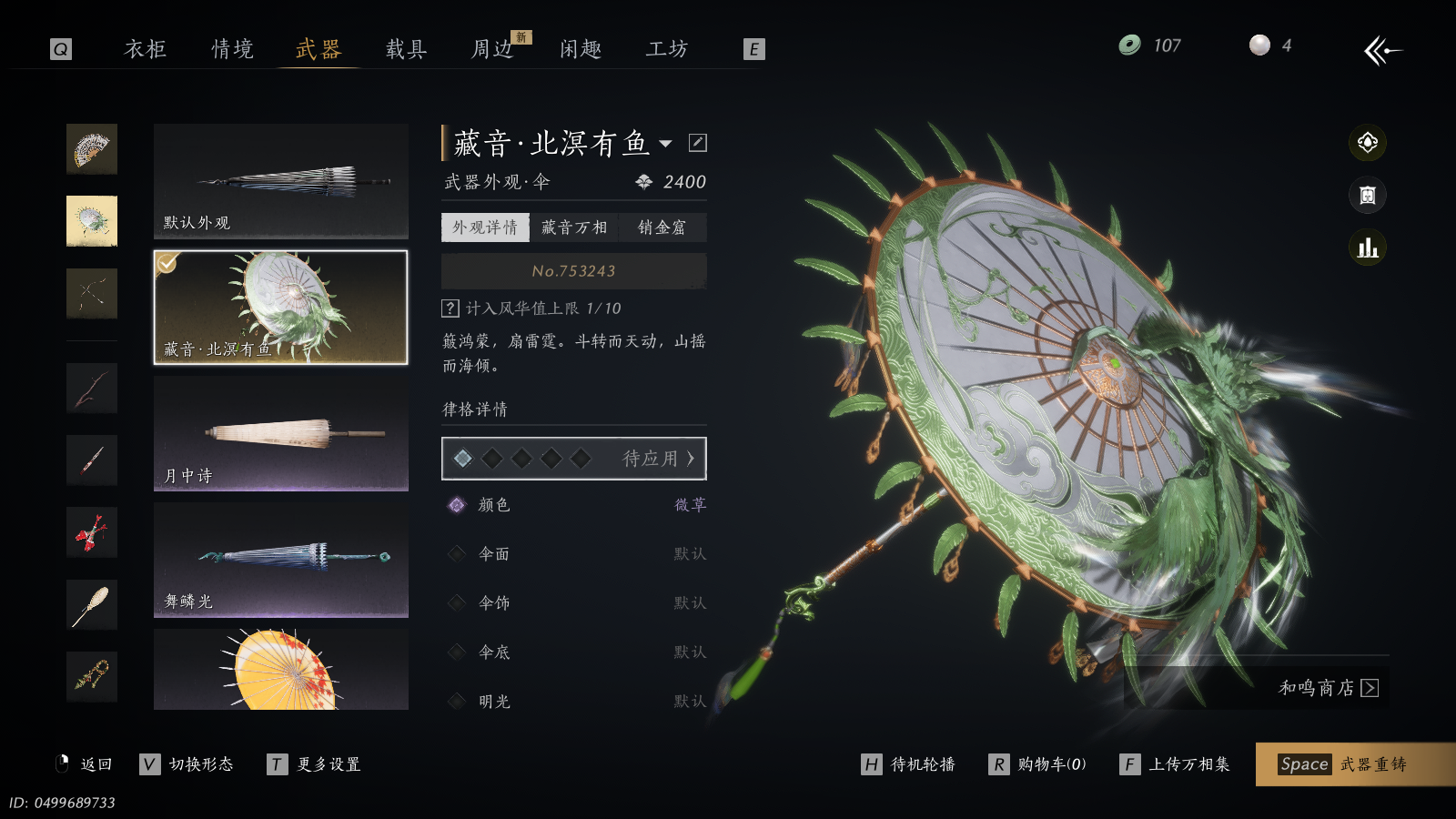The width and height of the screenshot is (1456, 819).
Task: Pick the 舞鳞光 umbrella skin
Action: pyautogui.click(x=280, y=560)
